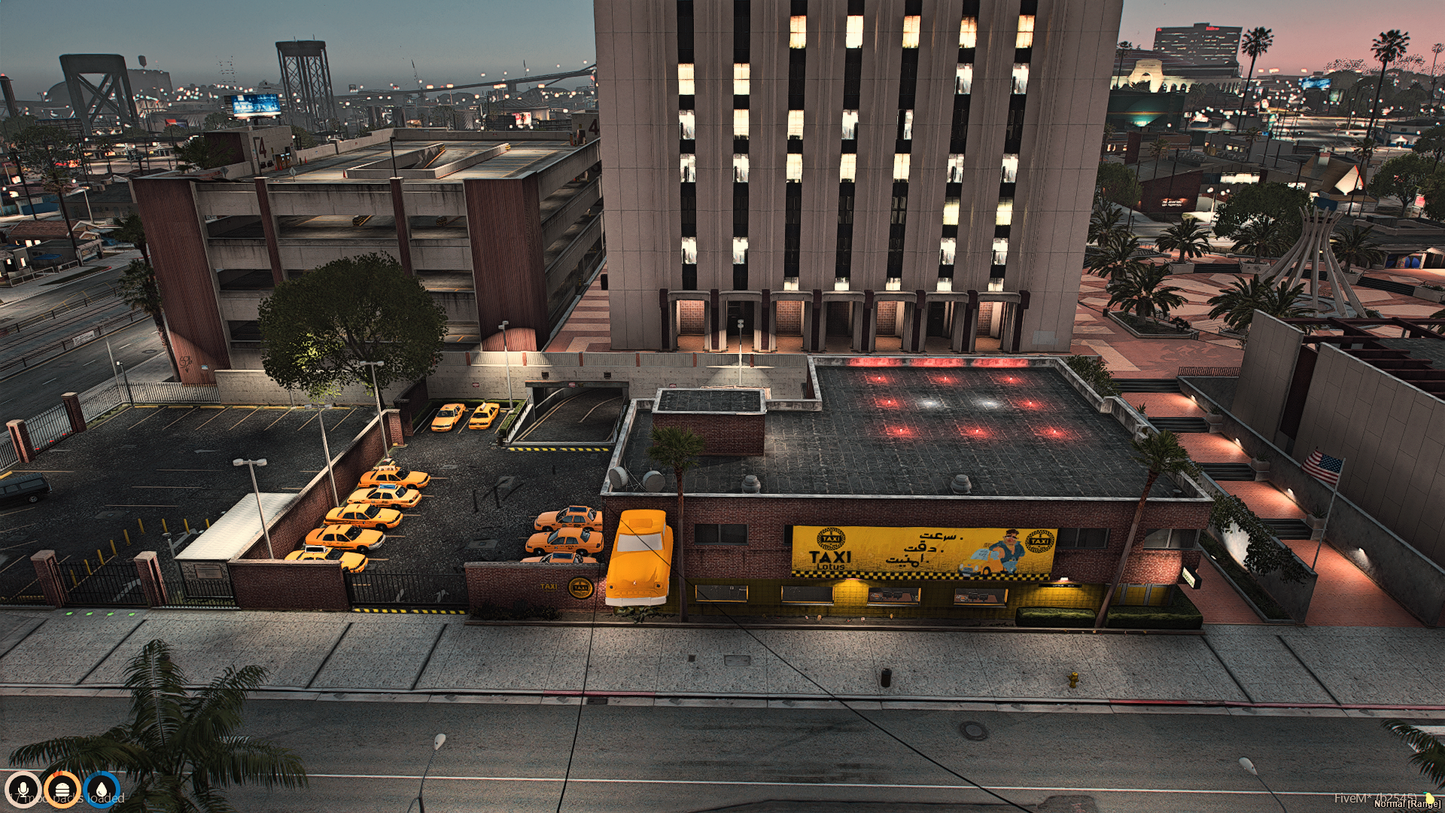1445x813 pixels.
Task: Select the left TAXI roundel on the billboard
Action: [831, 538]
